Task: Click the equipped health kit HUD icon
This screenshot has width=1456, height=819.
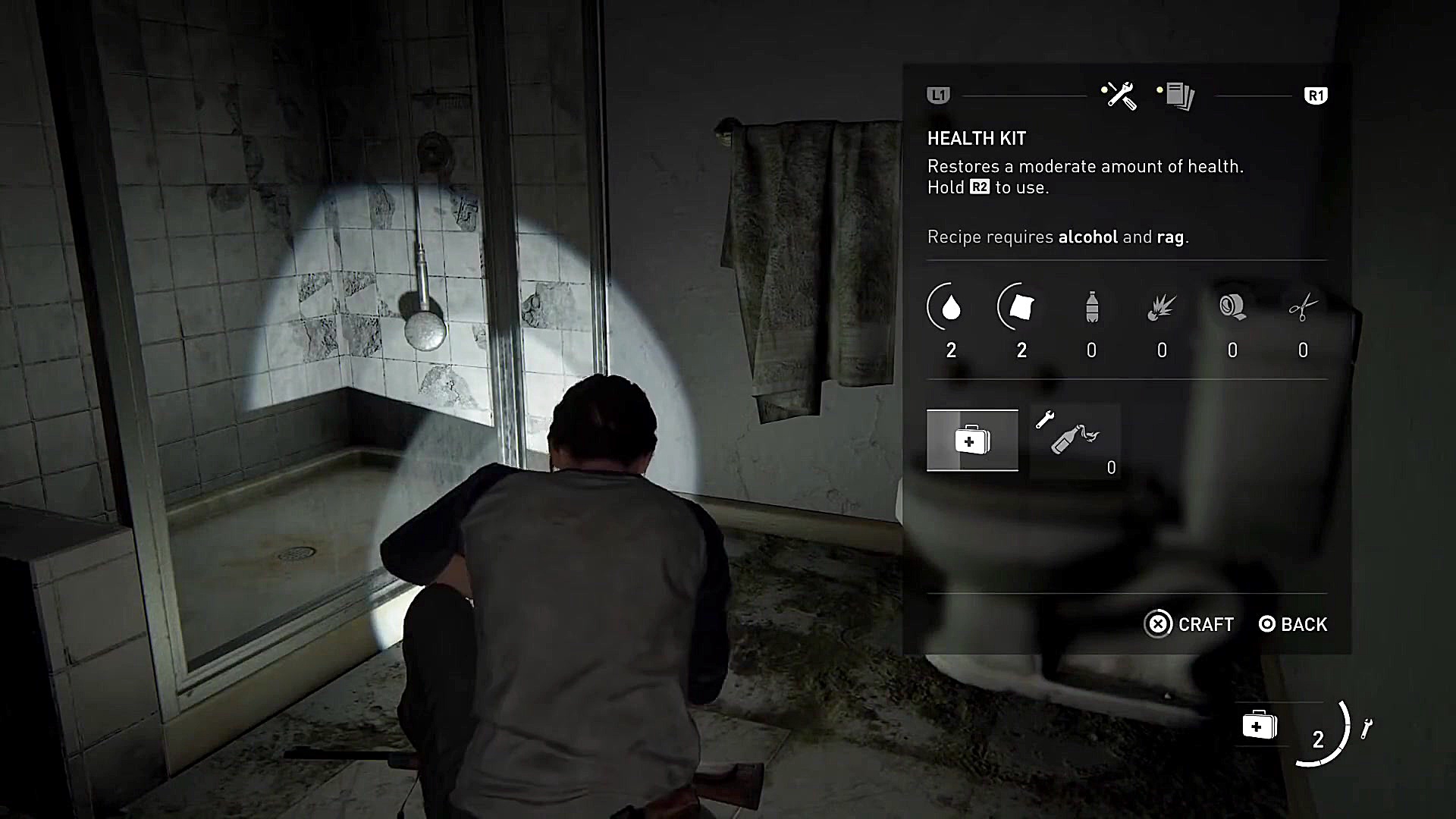Action: tap(1259, 726)
